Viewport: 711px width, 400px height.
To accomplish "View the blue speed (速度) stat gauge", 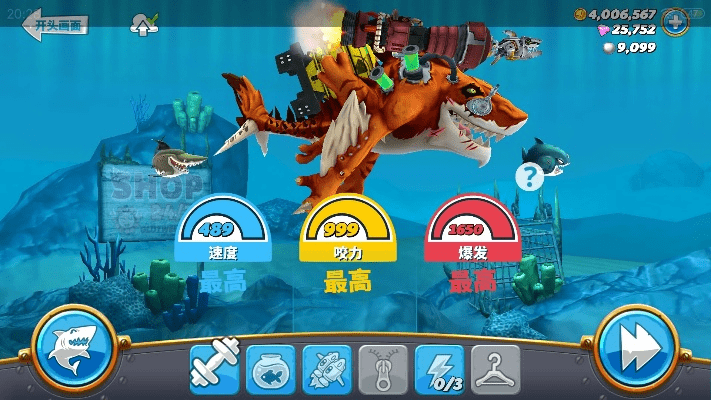I will point(222,233).
